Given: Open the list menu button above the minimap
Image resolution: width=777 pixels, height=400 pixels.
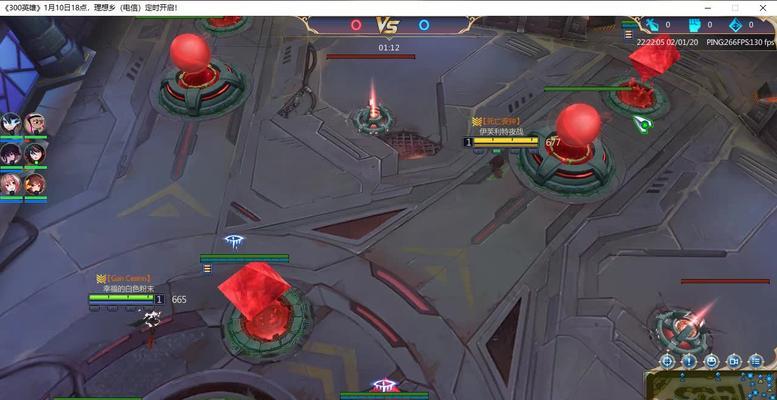Looking at the screenshot, I should click(x=755, y=360).
